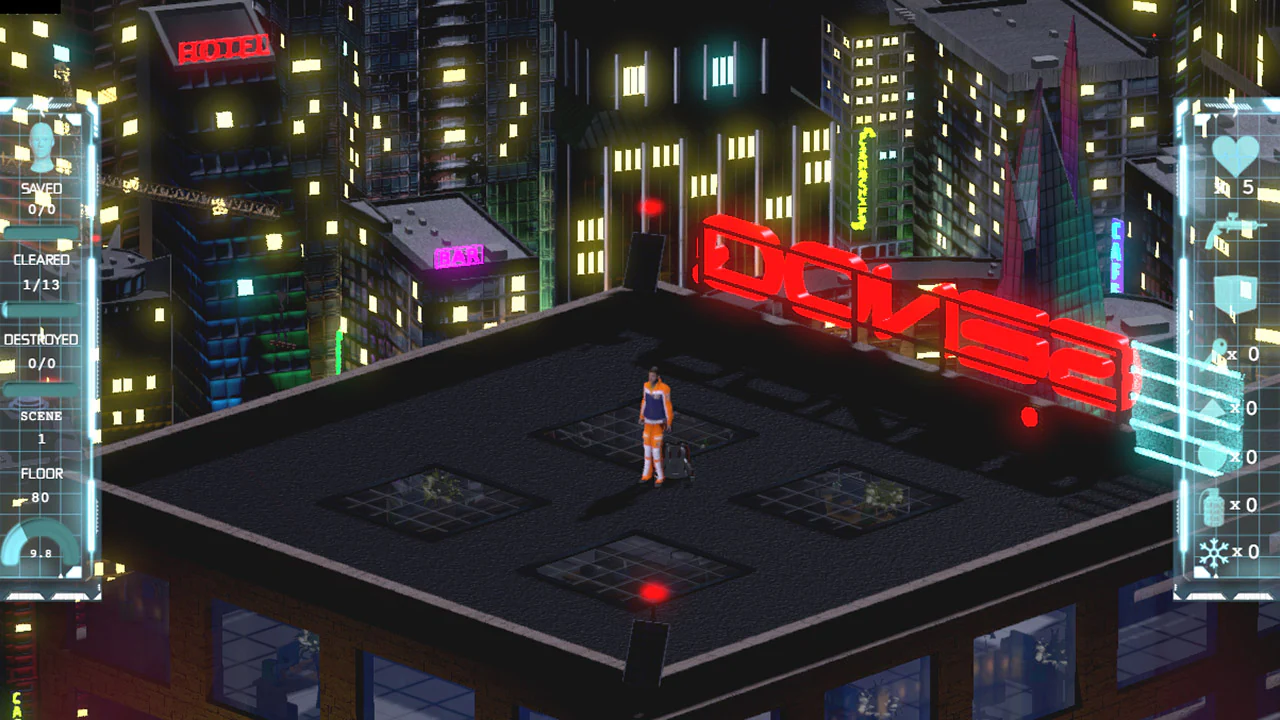Click the red marker near the bottom skylight
Screen dimensions: 1280x720
[x=655, y=593]
